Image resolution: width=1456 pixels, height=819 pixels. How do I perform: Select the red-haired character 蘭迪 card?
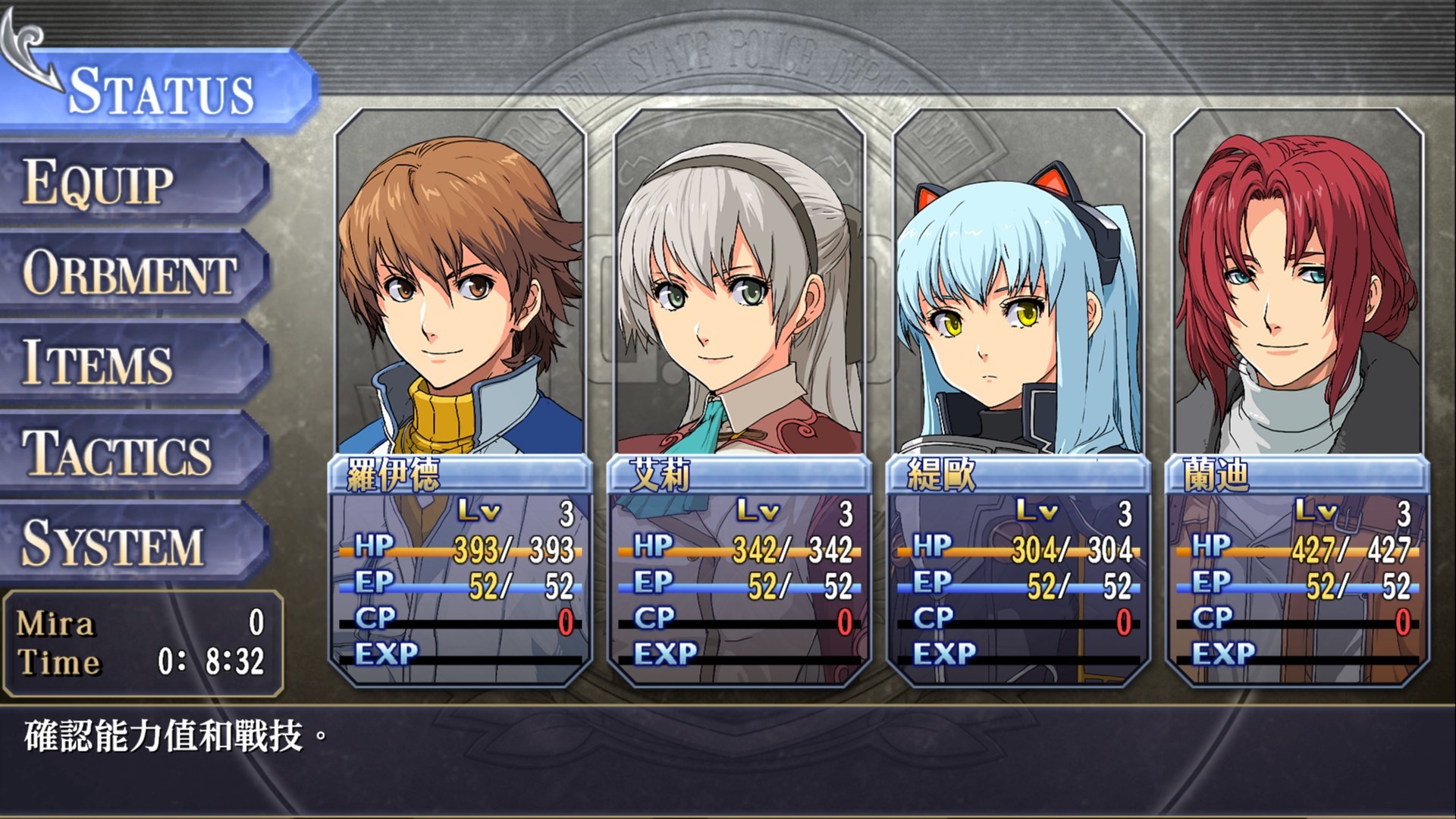click(1298, 394)
